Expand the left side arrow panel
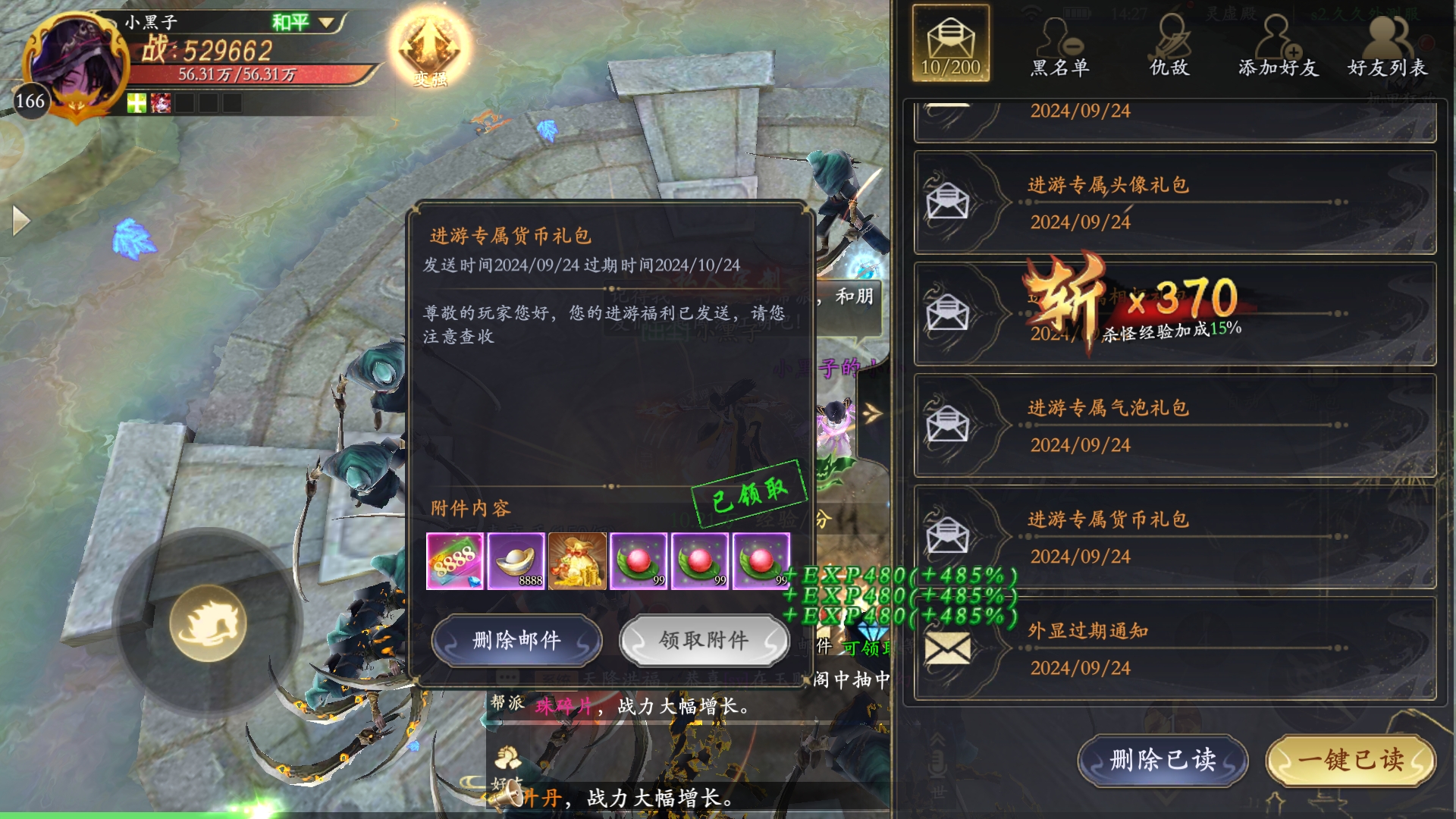This screenshot has height=819, width=1456. tap(20, 221)
